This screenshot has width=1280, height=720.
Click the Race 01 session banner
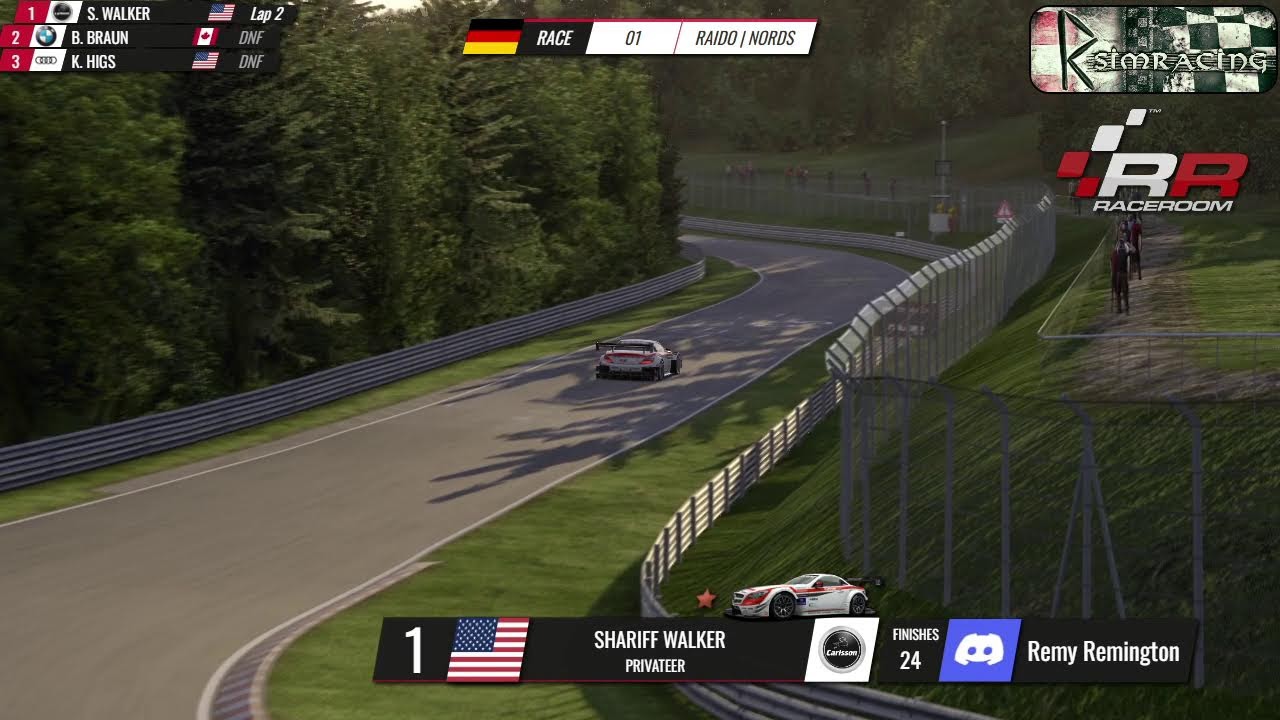(x=640, y=39)
